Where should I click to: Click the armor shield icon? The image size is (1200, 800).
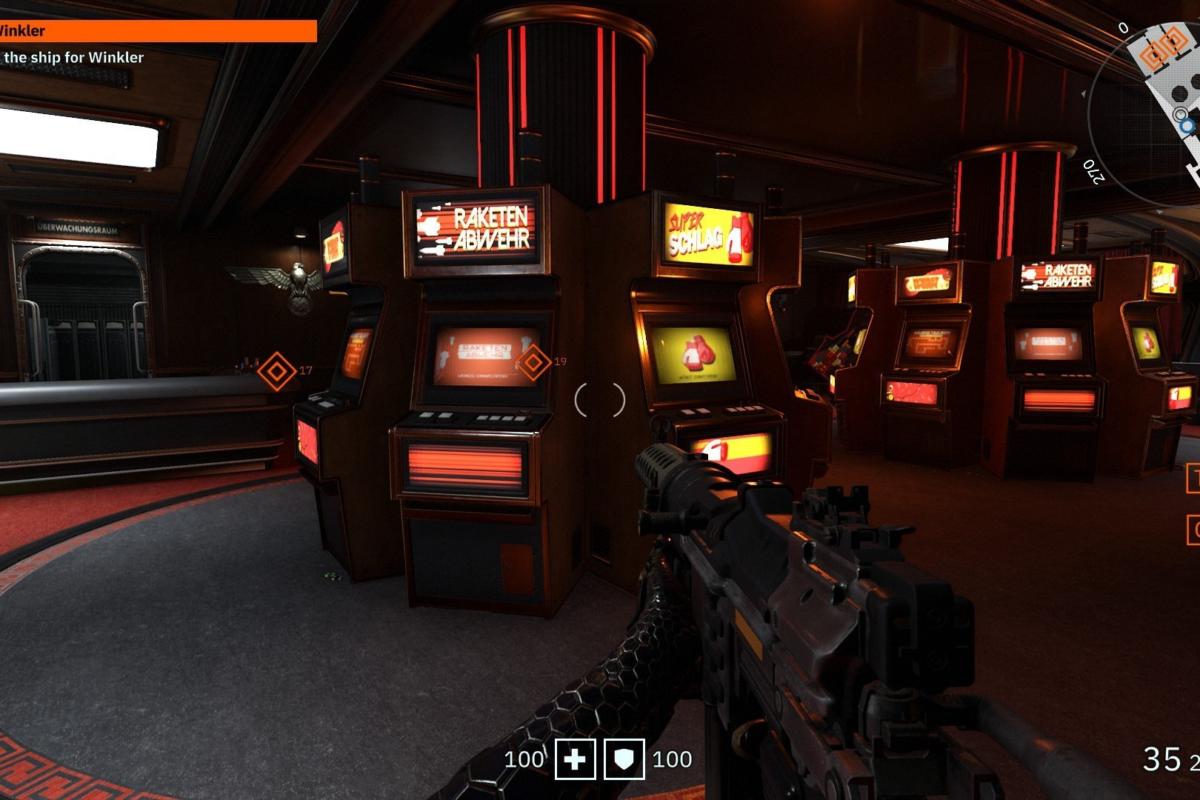click(x=624, y=760)
